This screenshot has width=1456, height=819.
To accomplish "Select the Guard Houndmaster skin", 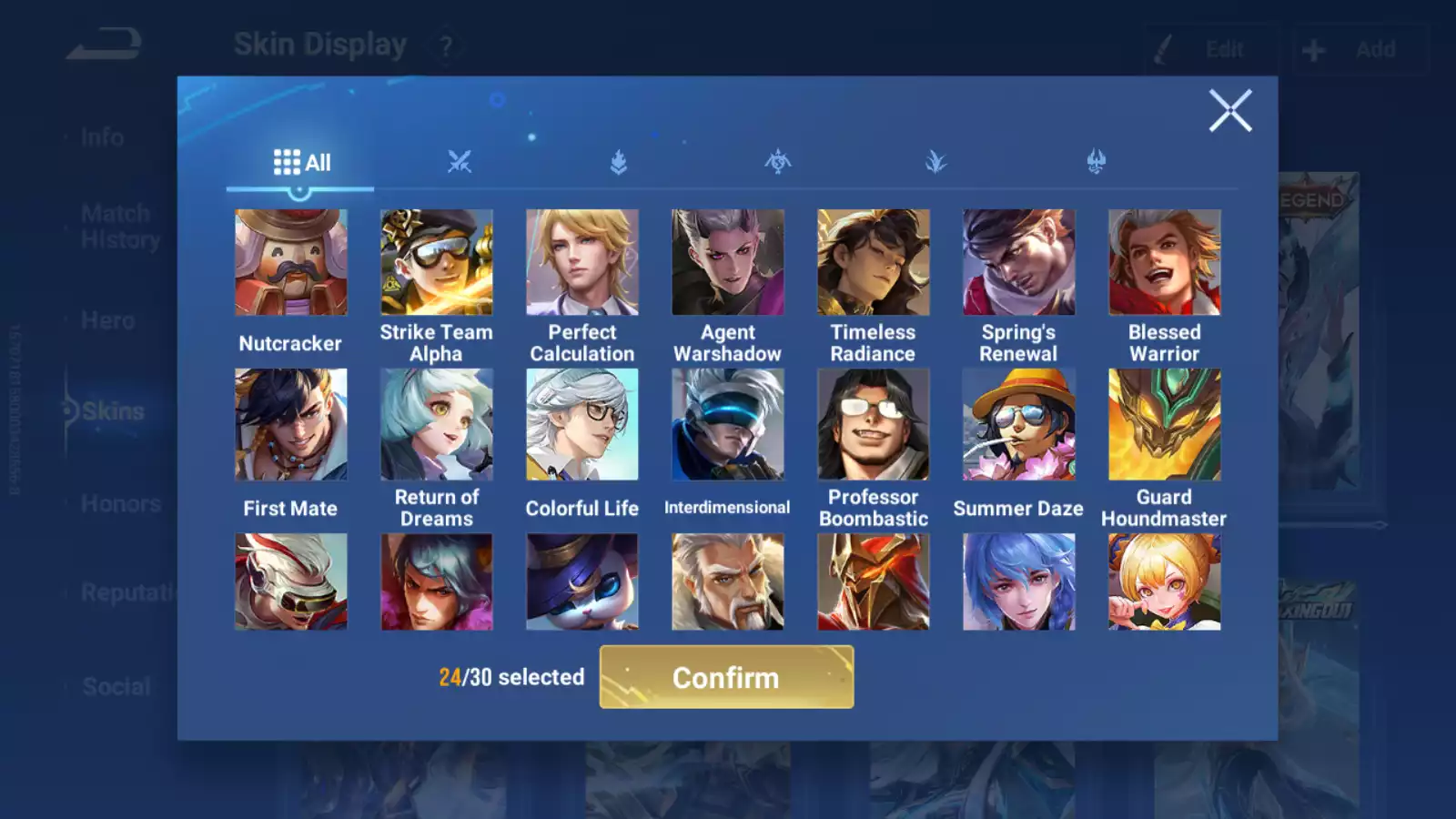I will click(x=1164, y=424).
